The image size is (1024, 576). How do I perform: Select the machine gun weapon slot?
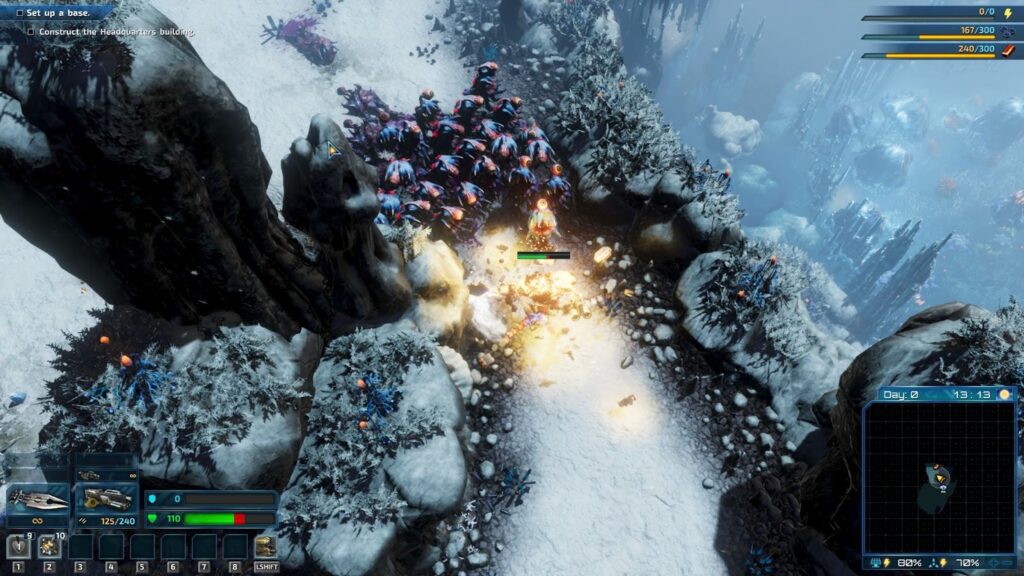105,499
